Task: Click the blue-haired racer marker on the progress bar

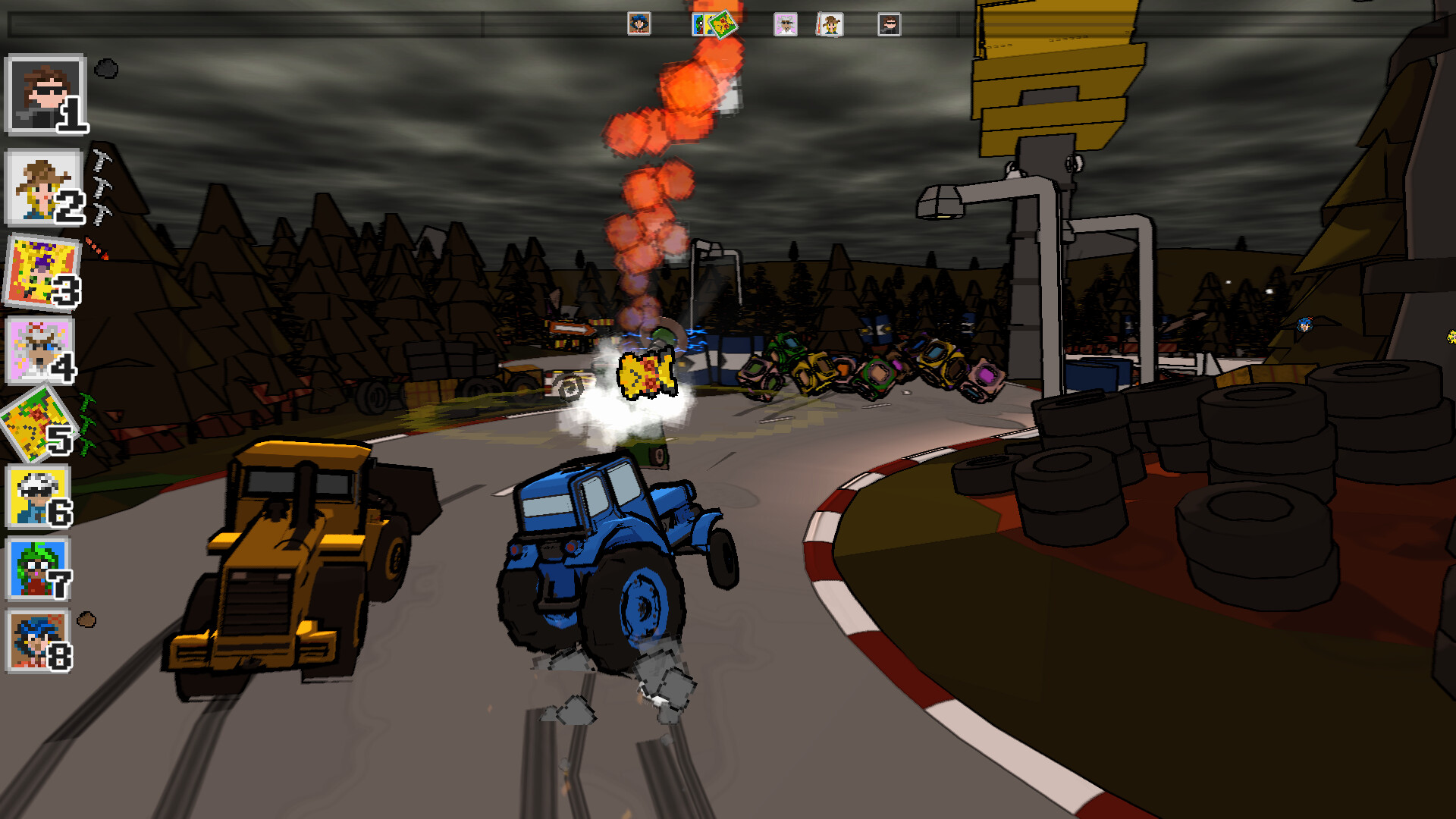Action: click(639, 24)
